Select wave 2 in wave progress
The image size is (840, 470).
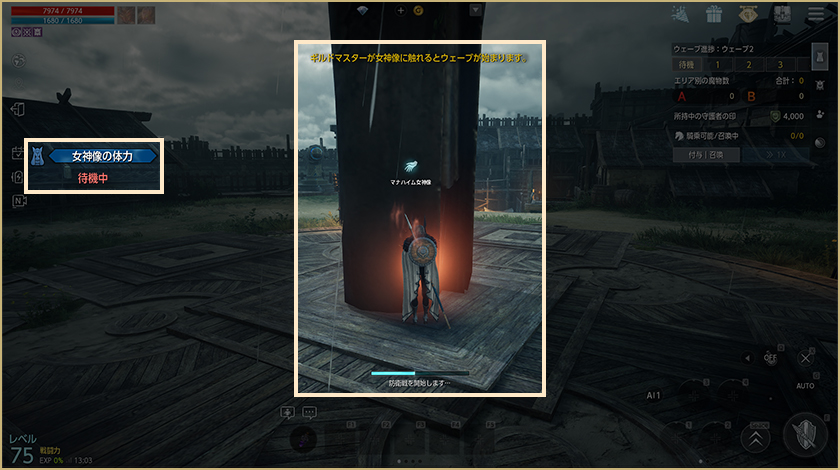[749, 64]
